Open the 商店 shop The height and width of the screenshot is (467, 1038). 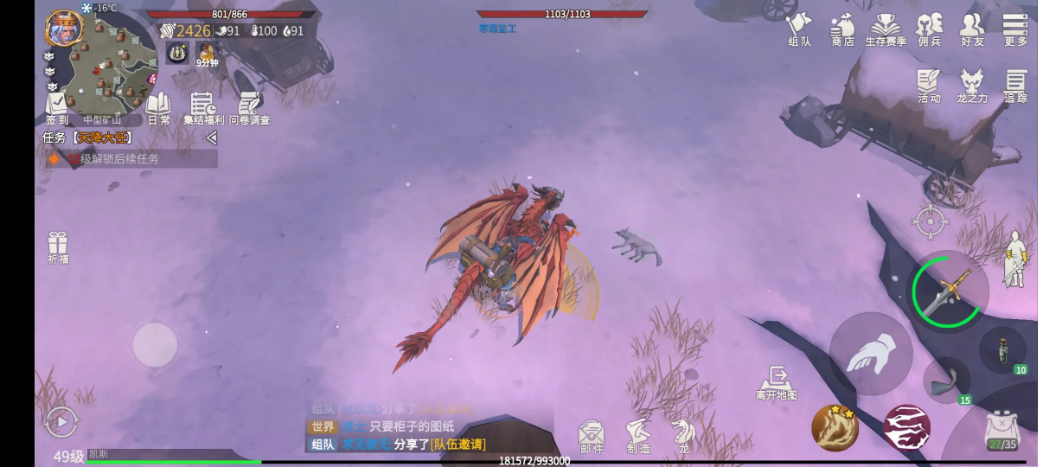[842, 28]
